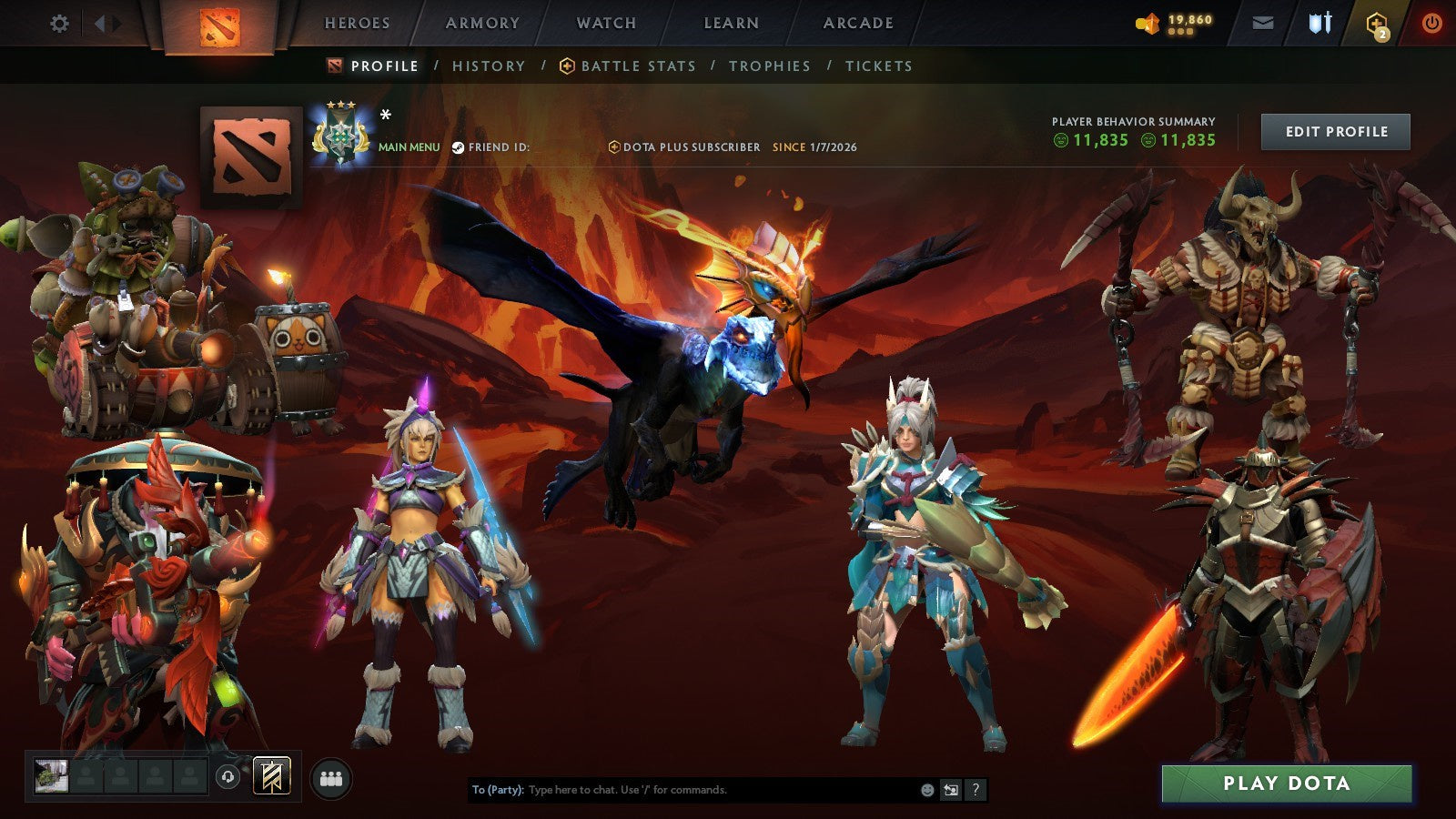1456x819 pixels.
Task: Click the power off button
Action: click(1435, 23)
